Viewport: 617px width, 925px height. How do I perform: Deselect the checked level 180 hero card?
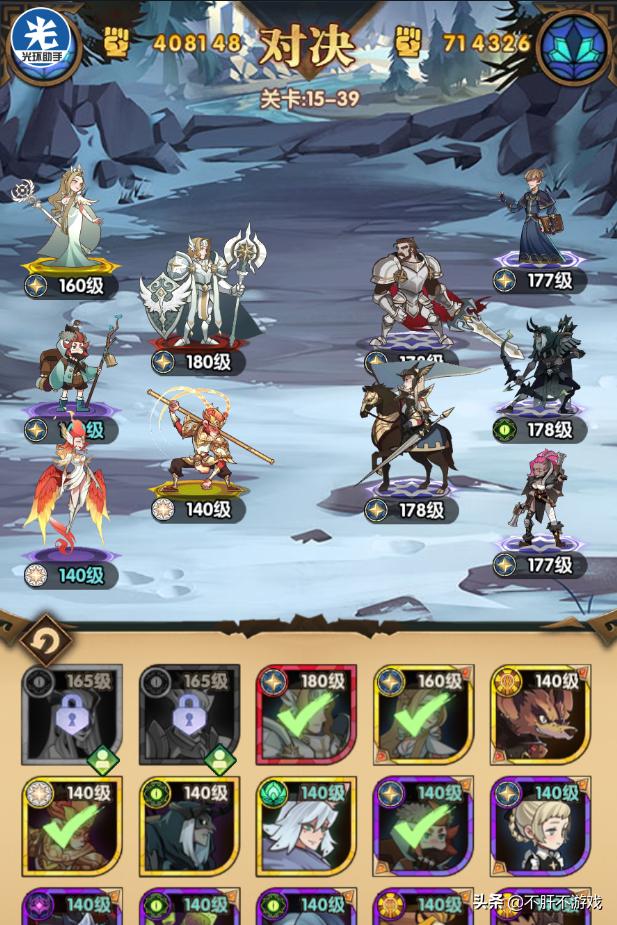click(x=305, y=714)
